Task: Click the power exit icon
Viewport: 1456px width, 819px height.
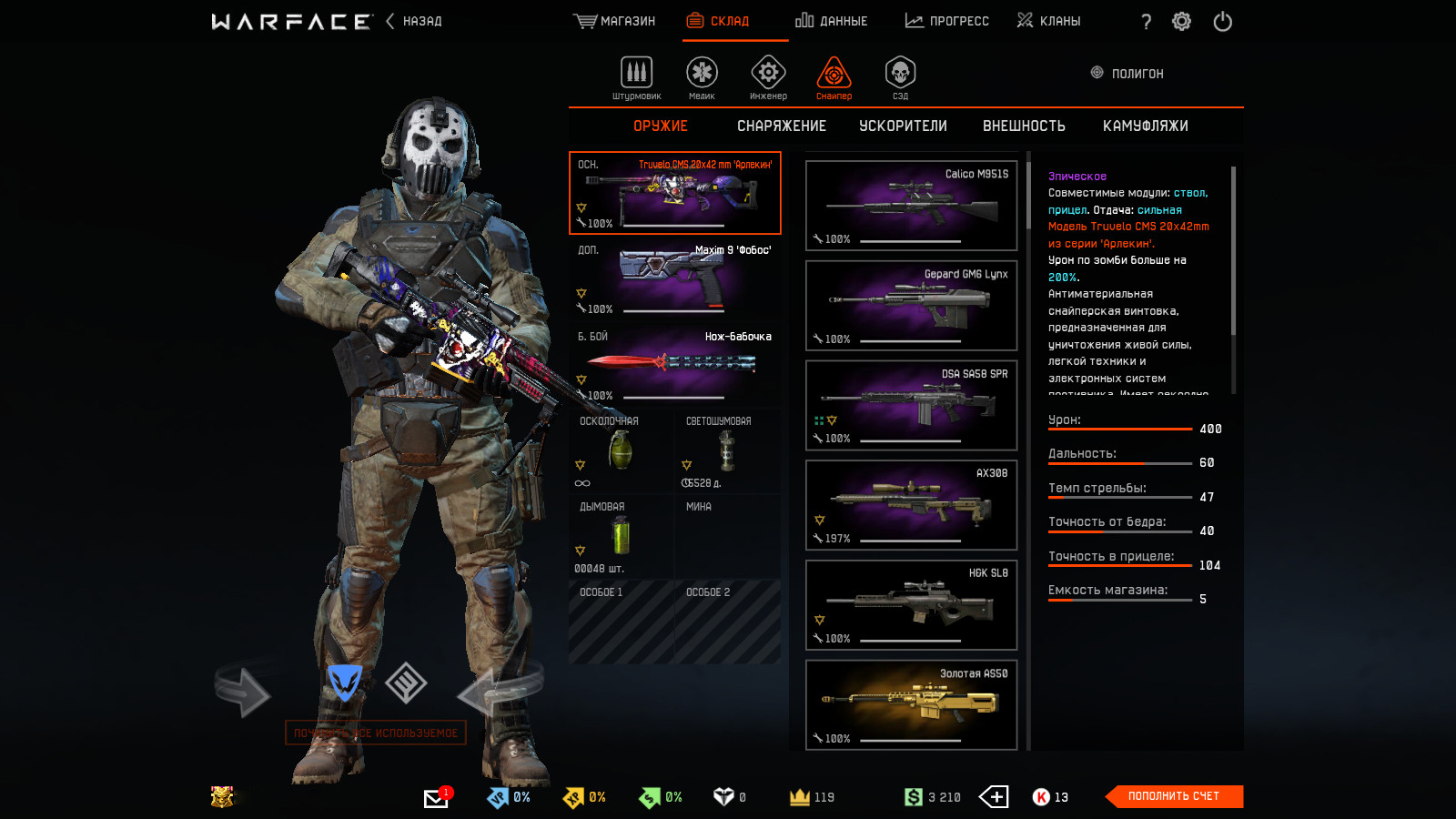Action: [x=1222, y=21]
